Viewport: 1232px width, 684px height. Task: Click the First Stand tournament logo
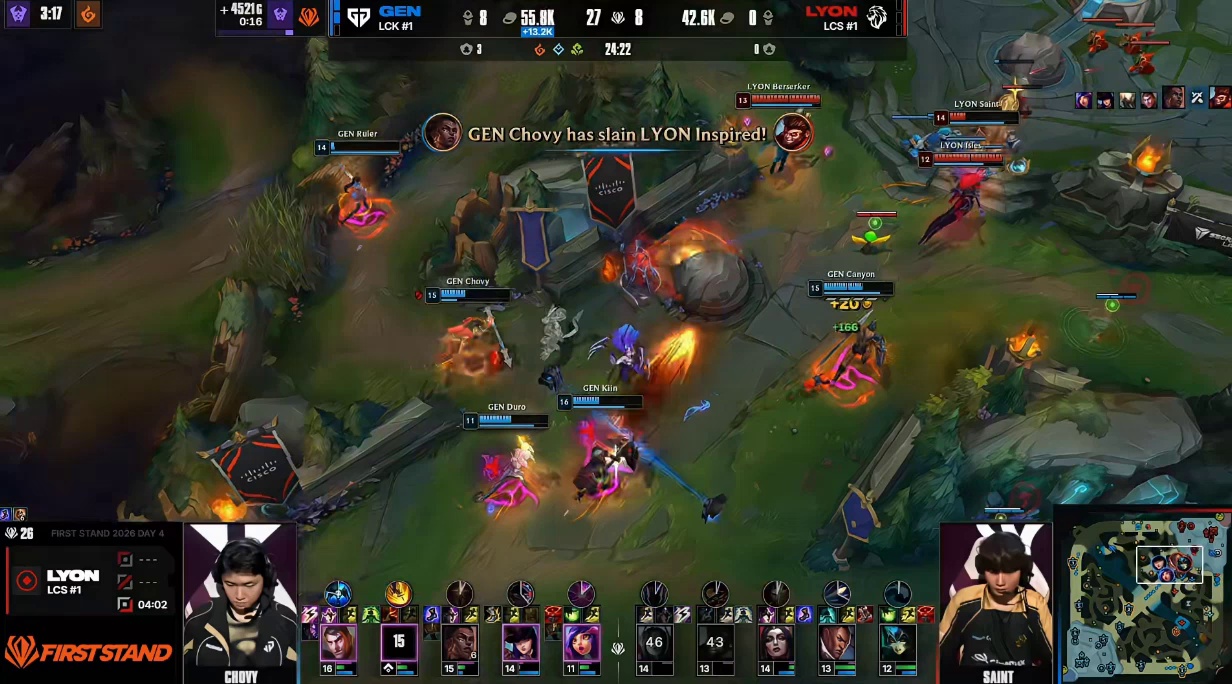88,653
